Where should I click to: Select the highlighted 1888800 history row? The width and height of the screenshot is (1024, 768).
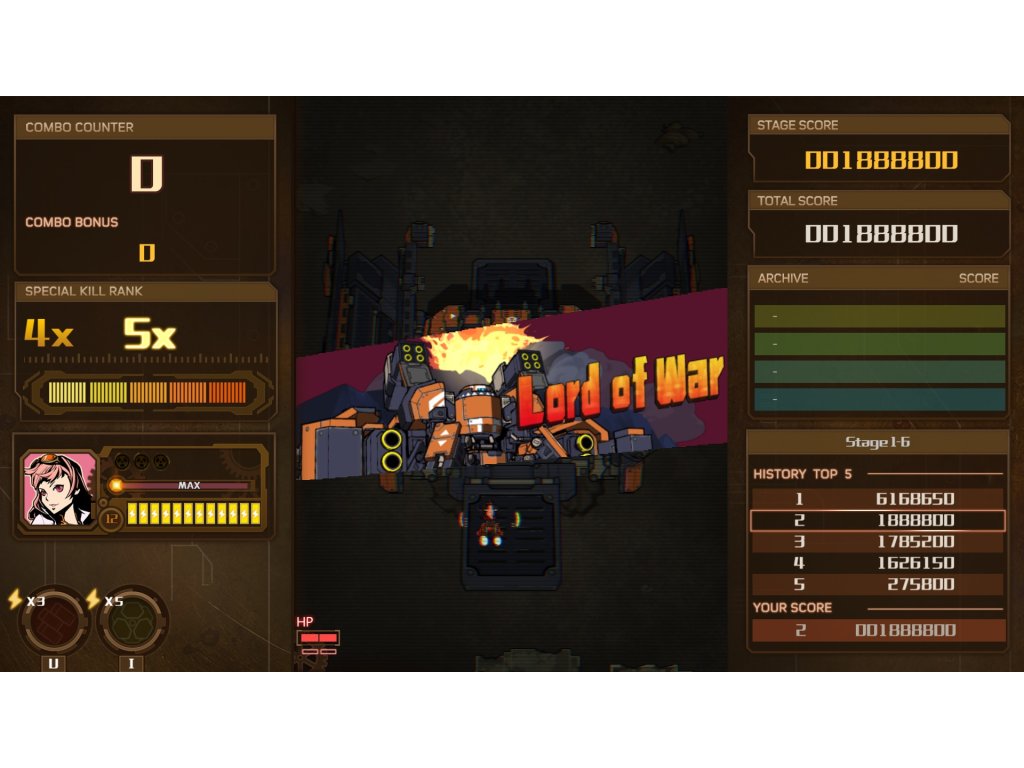(x=877, y=520)
